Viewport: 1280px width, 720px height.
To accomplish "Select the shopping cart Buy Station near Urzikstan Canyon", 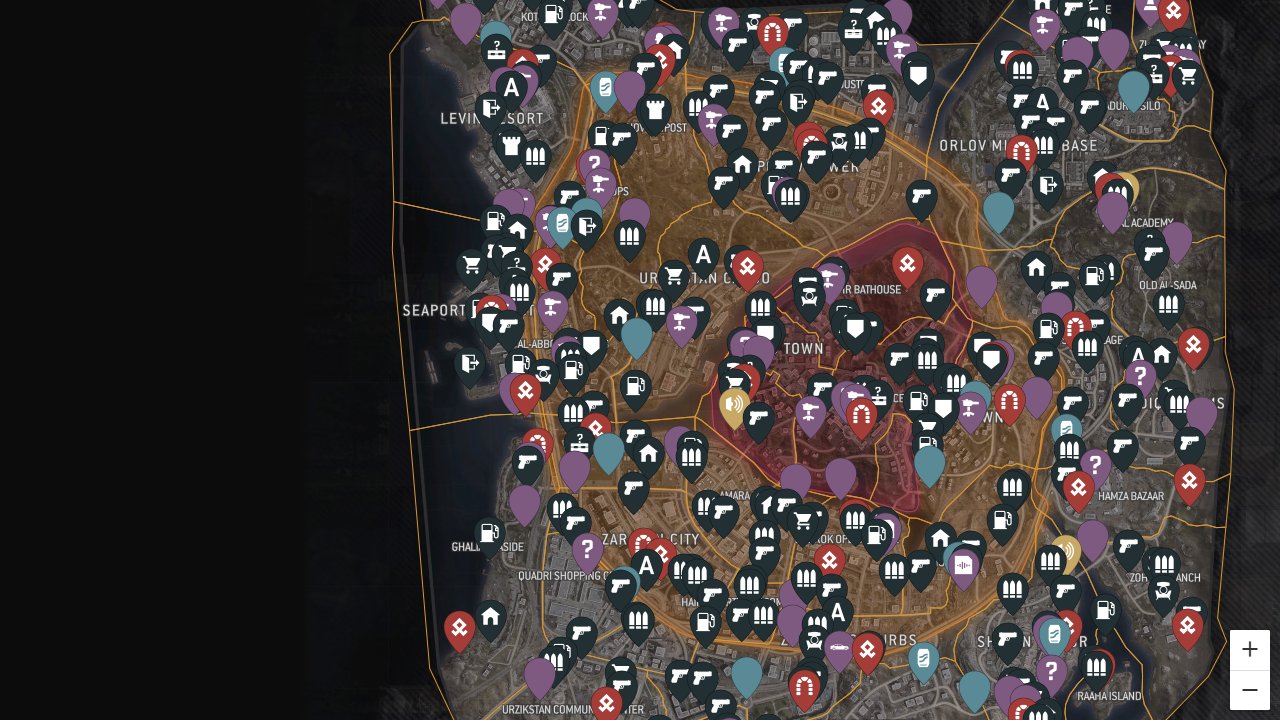I will [x=674, y=276].
